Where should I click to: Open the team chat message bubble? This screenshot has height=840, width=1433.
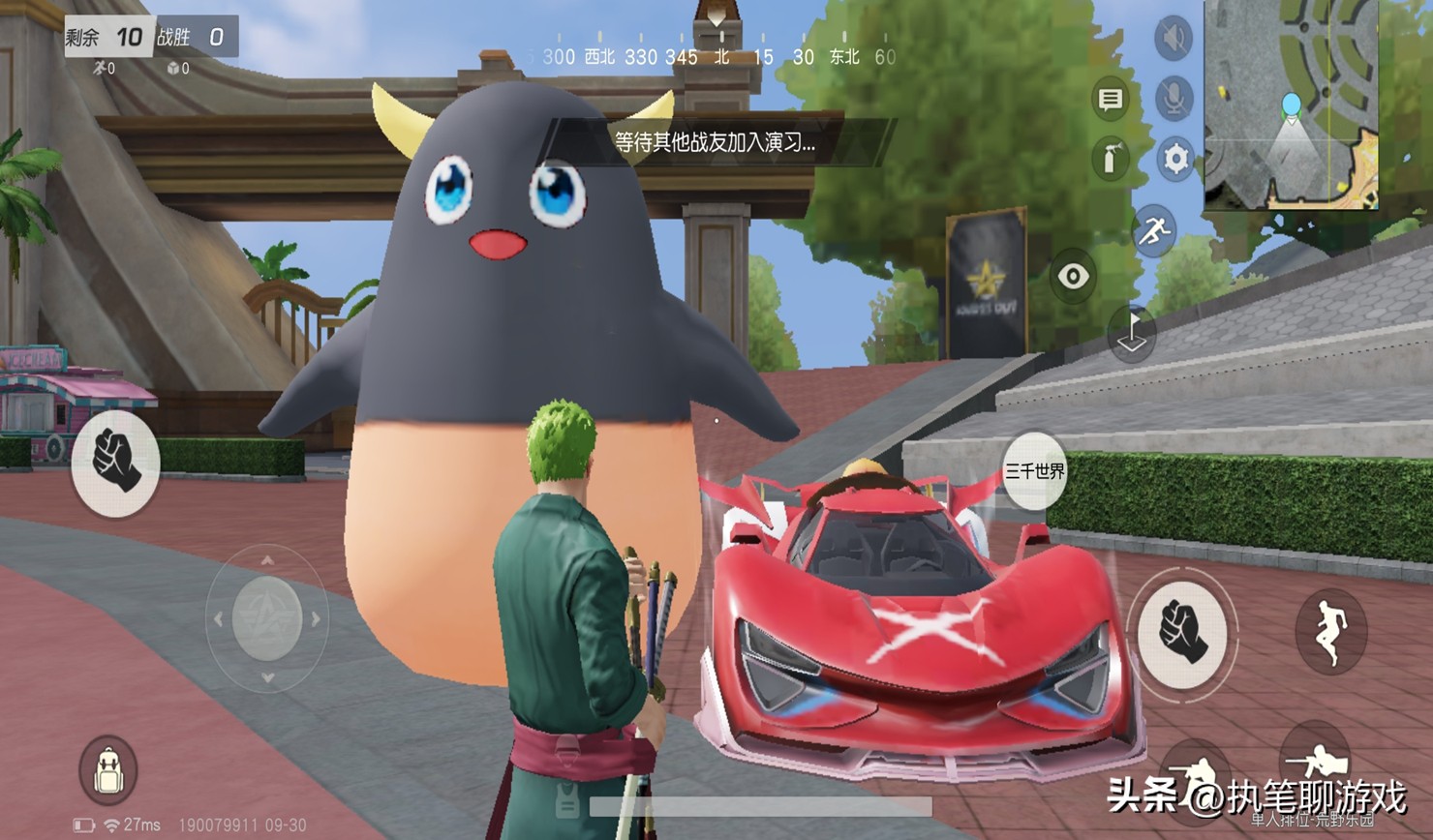(1110, 100)
